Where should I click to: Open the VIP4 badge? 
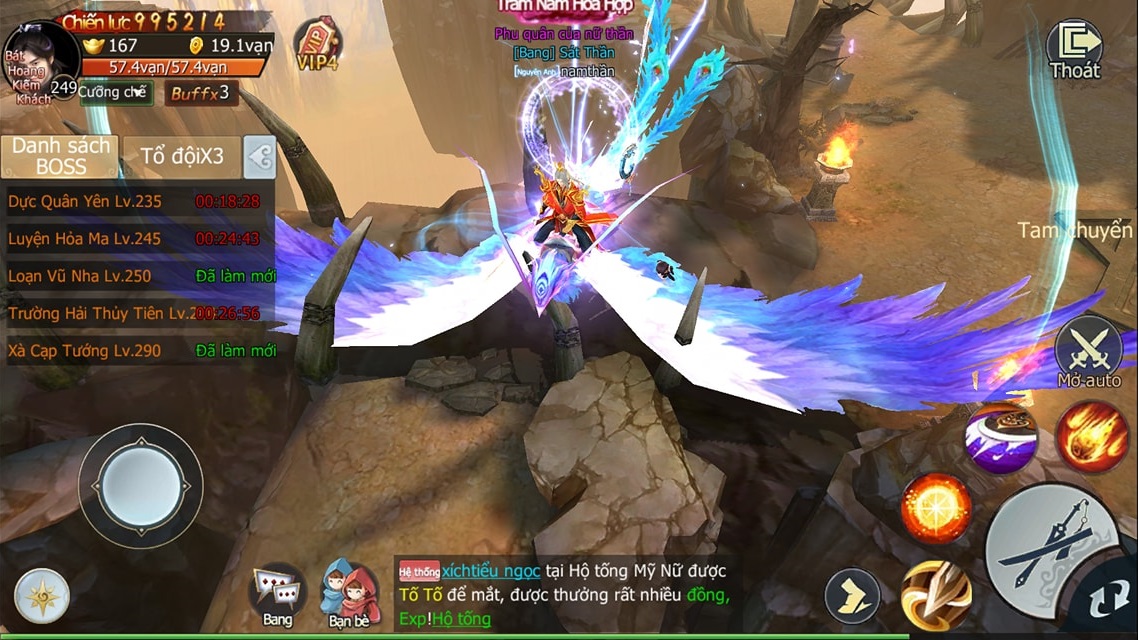pyautogui.click(x=317, y=46)
